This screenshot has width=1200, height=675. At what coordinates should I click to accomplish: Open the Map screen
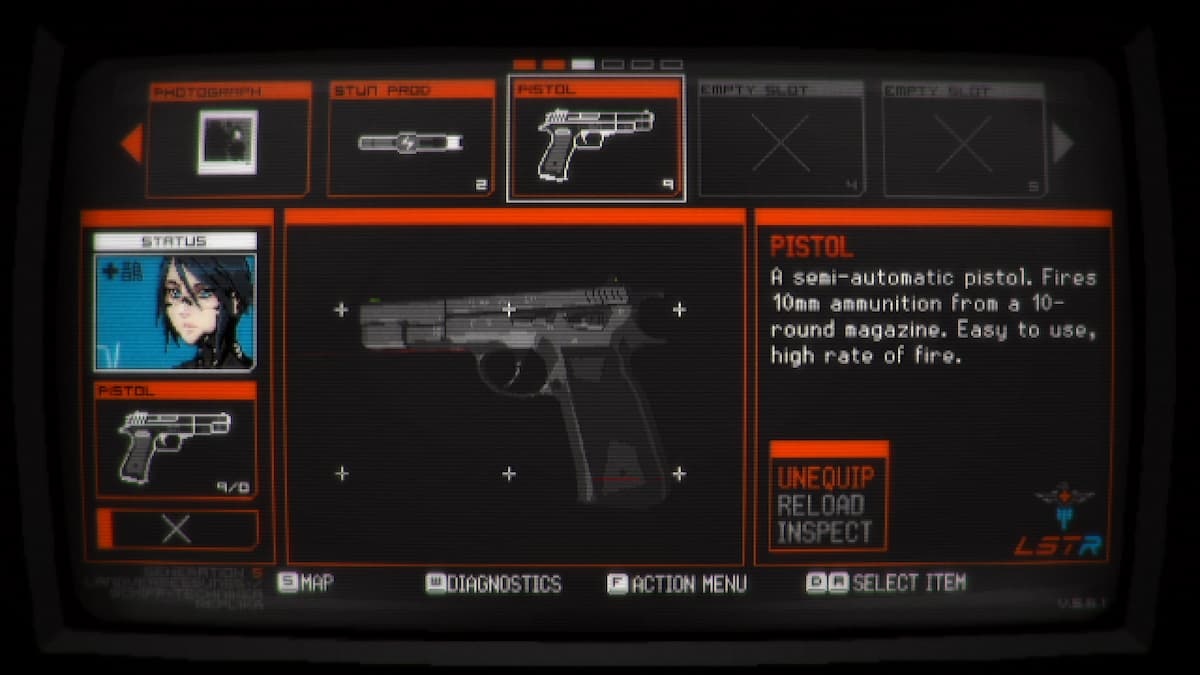[306, 583]
